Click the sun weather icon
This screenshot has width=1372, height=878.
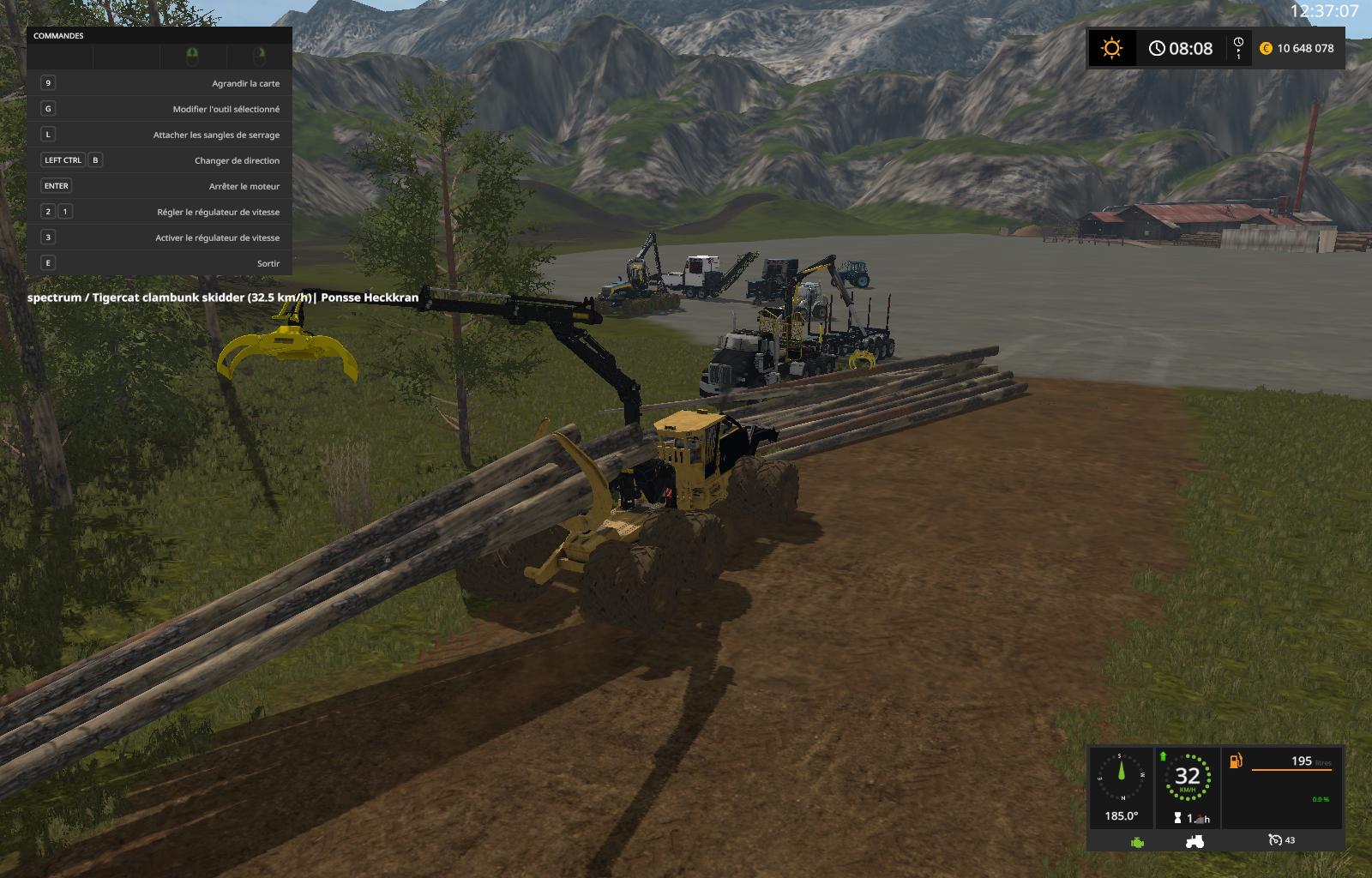coord(1111,48)
